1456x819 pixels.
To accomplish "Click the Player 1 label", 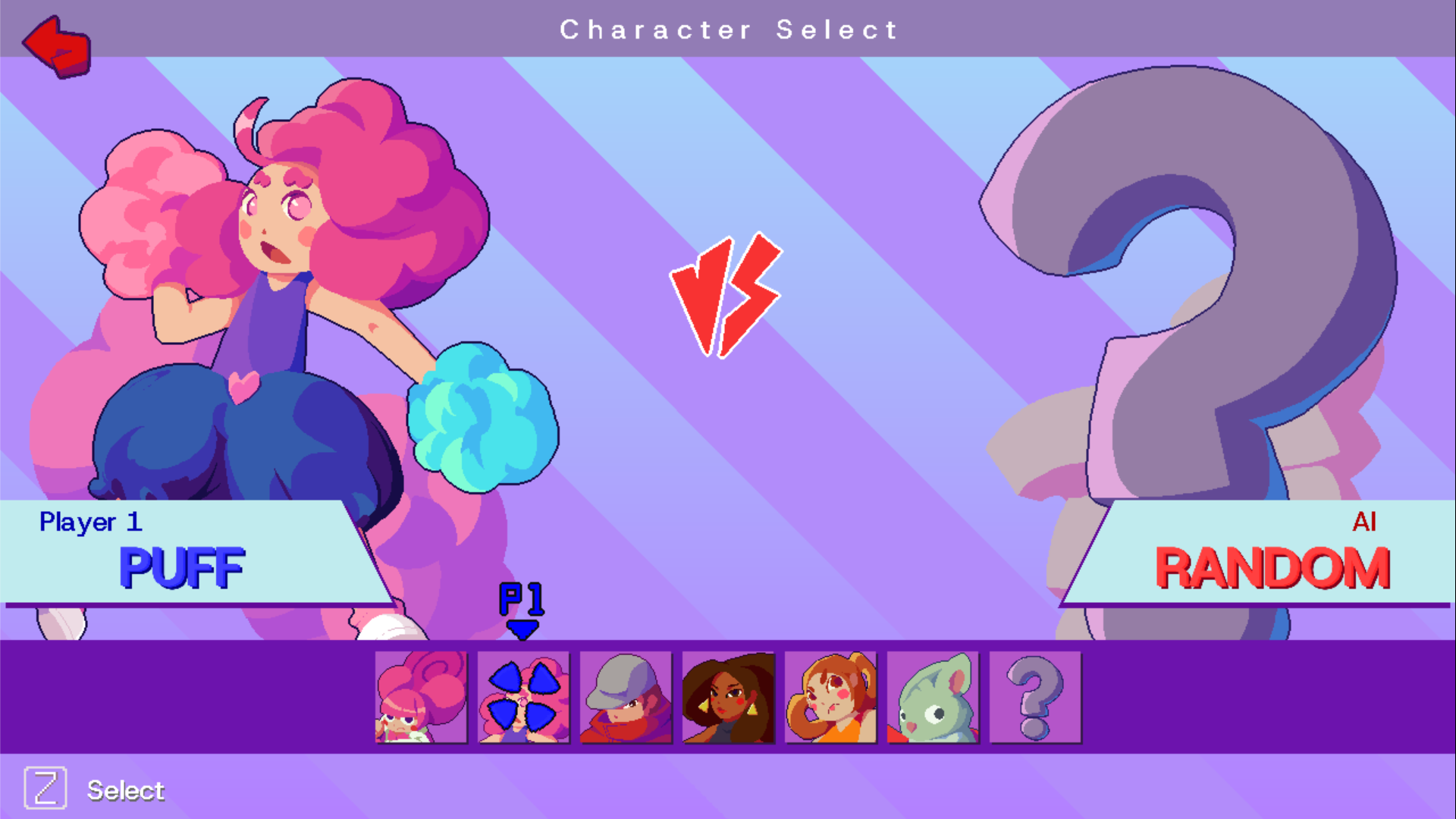I will coord(91,522).
